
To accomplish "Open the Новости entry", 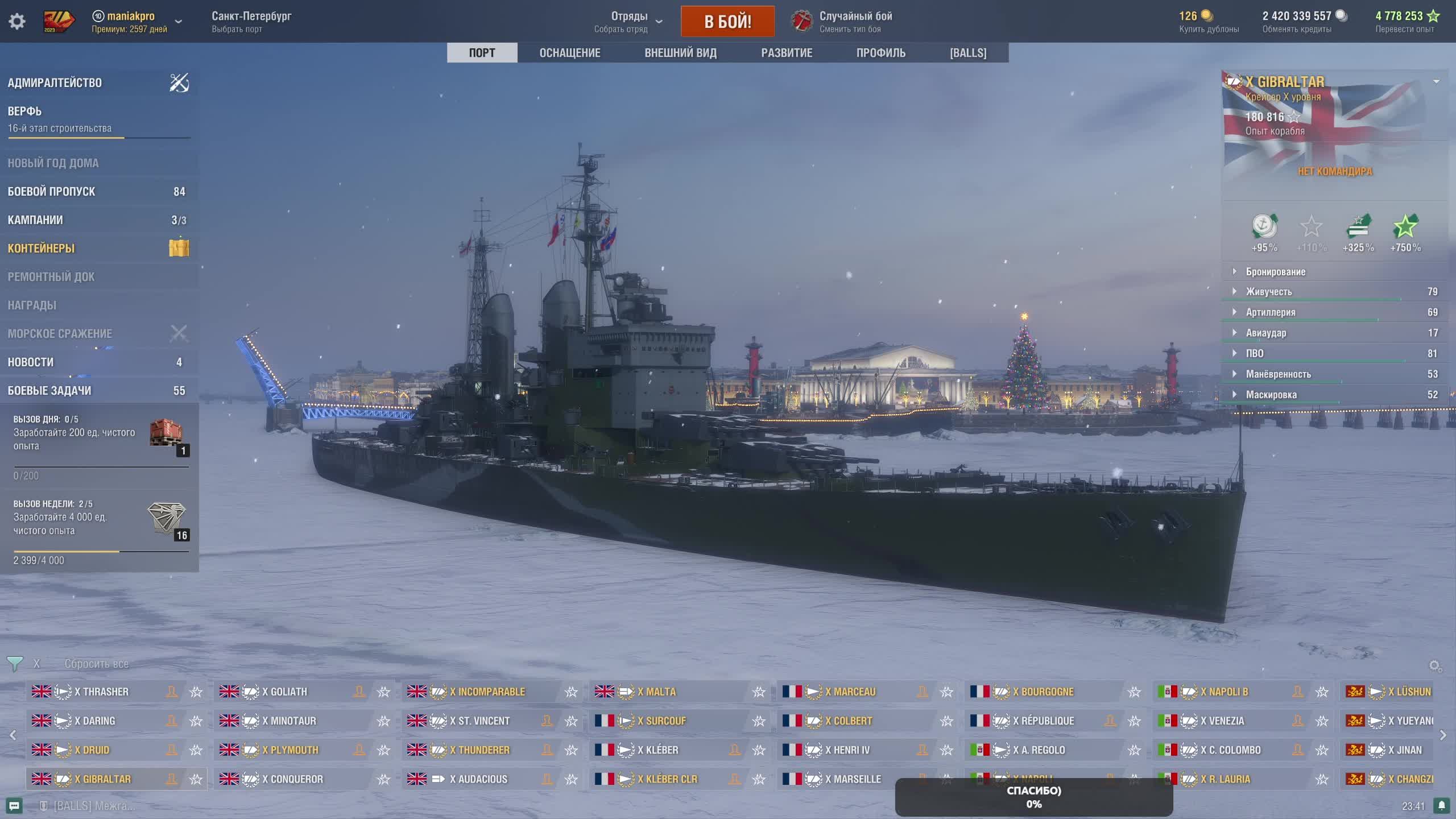I will (x=31, y=362).
